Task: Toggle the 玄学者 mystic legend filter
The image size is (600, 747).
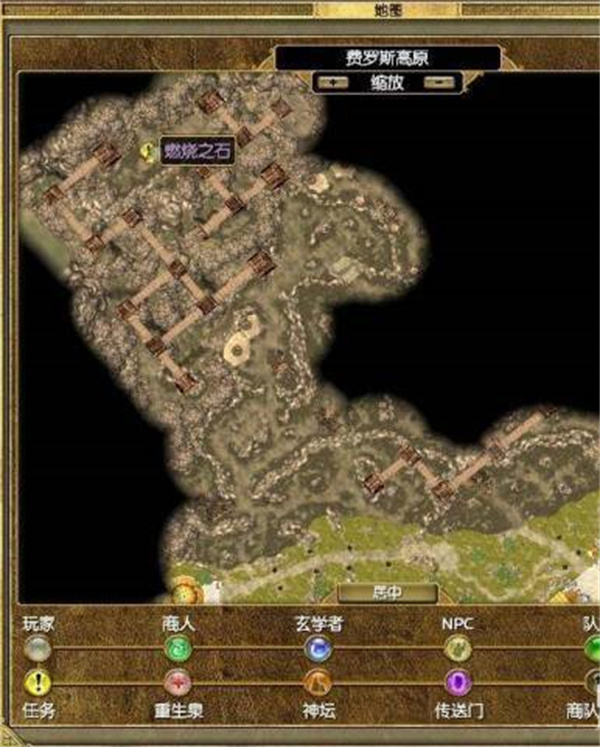Action: coord(318,649)
